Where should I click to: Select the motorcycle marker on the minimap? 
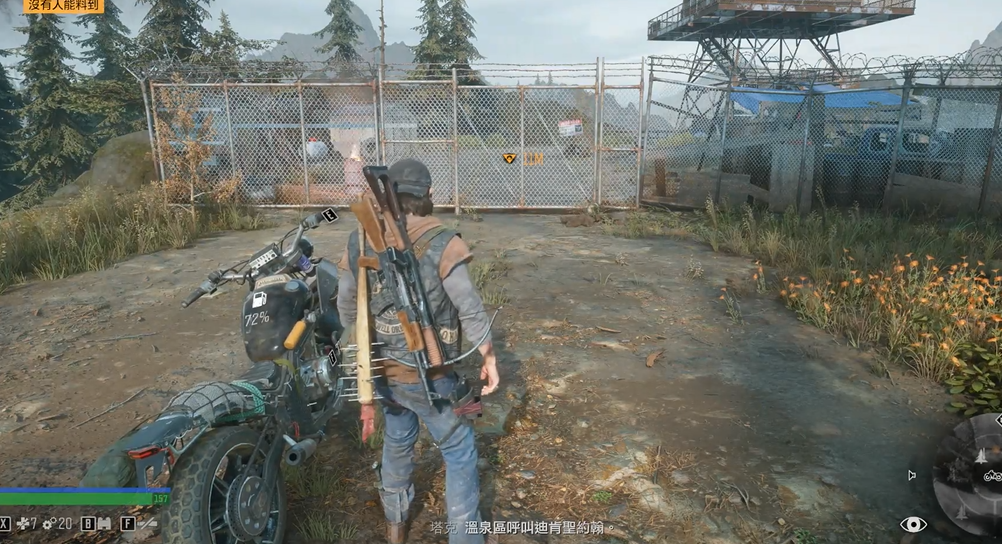pyautogui.click(x=992, y=476)
